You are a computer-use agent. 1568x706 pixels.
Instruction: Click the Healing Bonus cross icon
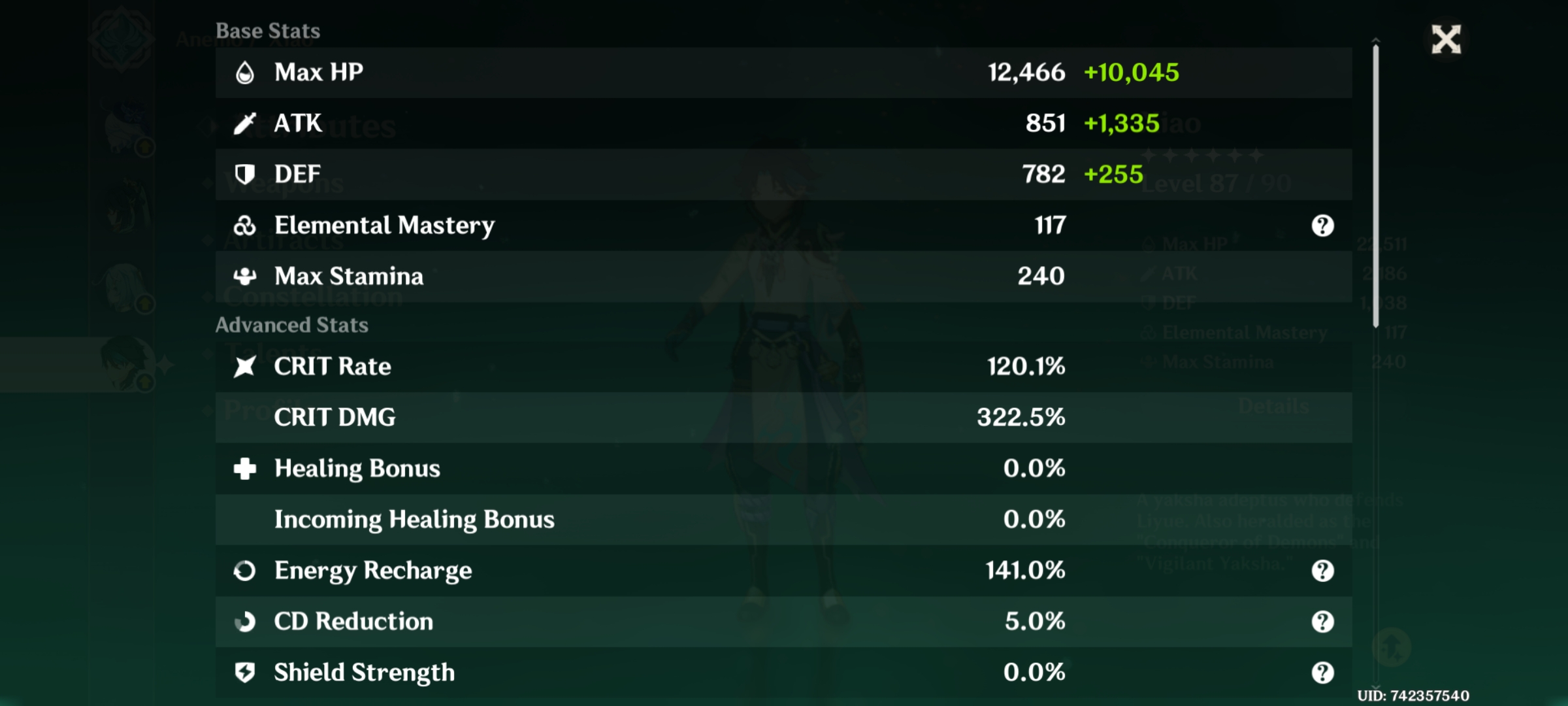point(246,468)
